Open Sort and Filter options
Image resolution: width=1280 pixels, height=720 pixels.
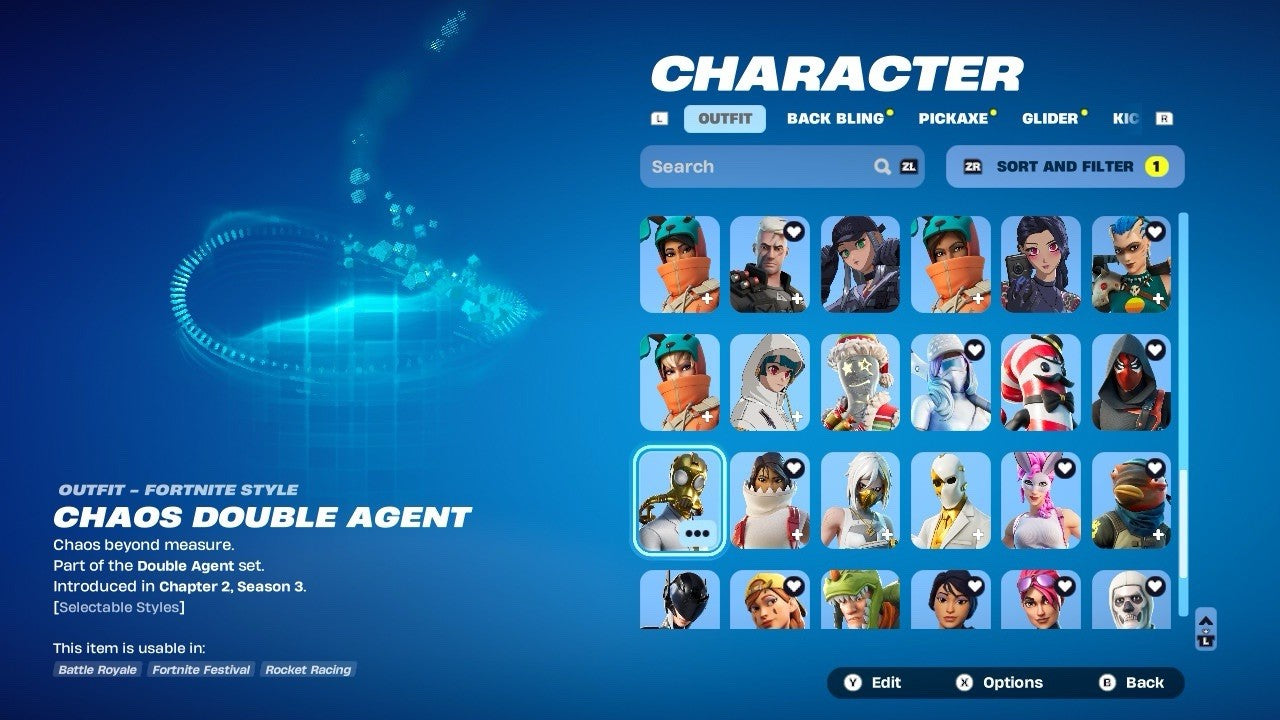[x=1065, y=167]
